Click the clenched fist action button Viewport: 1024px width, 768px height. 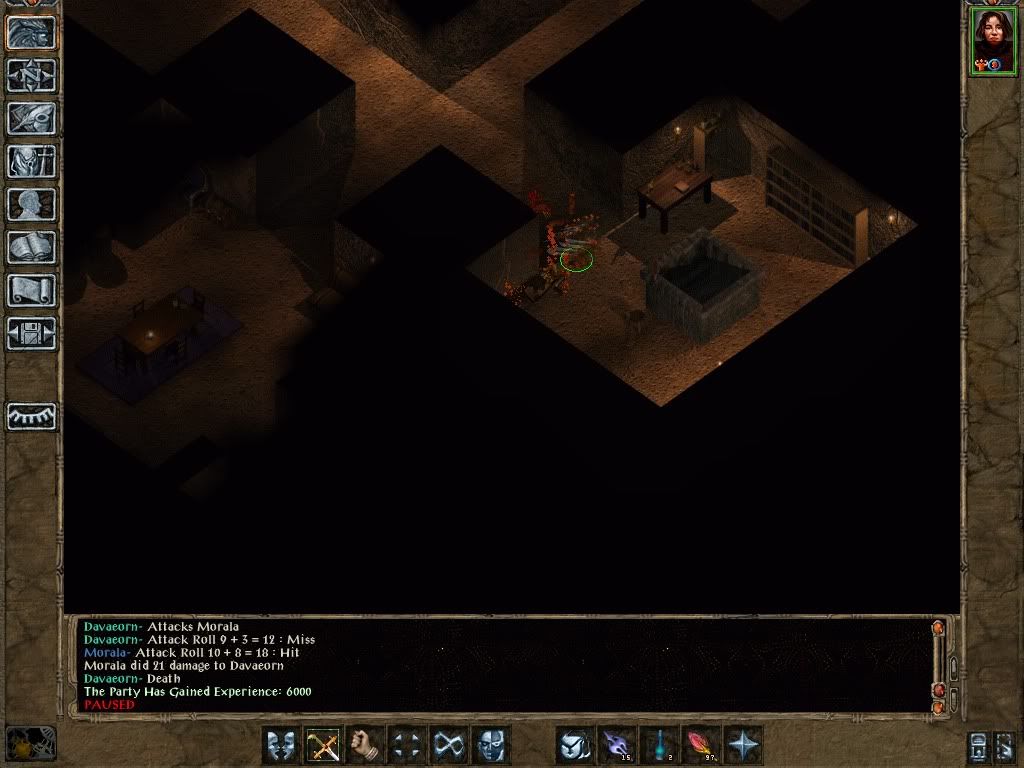pyautogui.click(x=365, y=745)
